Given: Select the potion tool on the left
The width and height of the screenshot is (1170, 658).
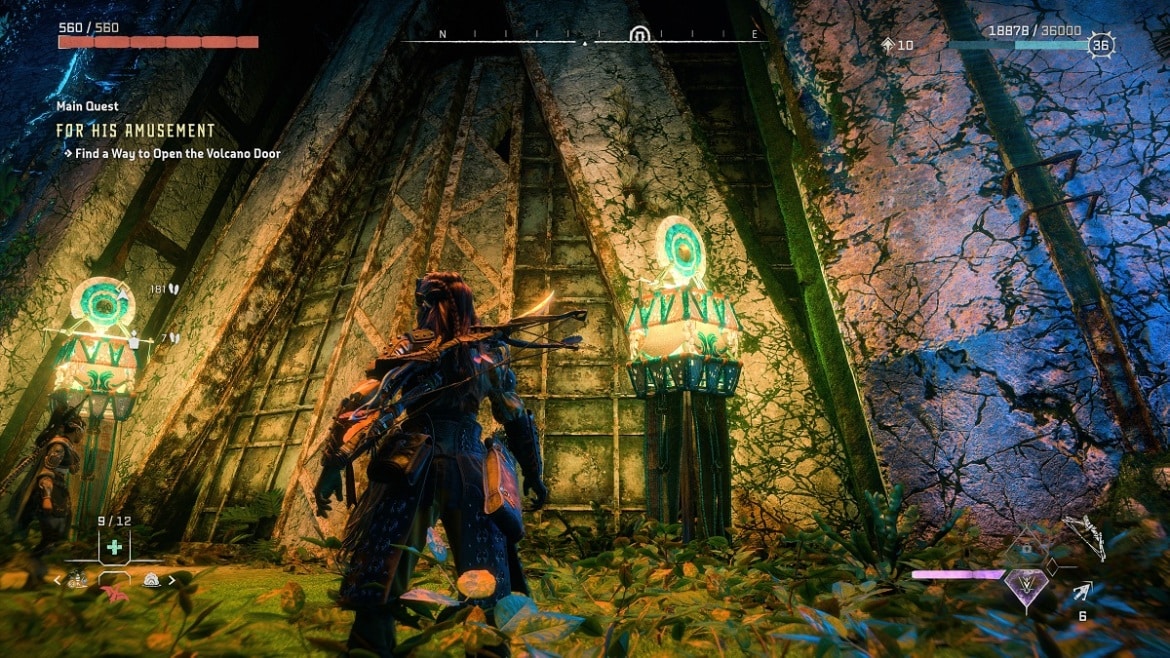Looking at the screenshot, I should pyautogui.click(x=77, y=580).
